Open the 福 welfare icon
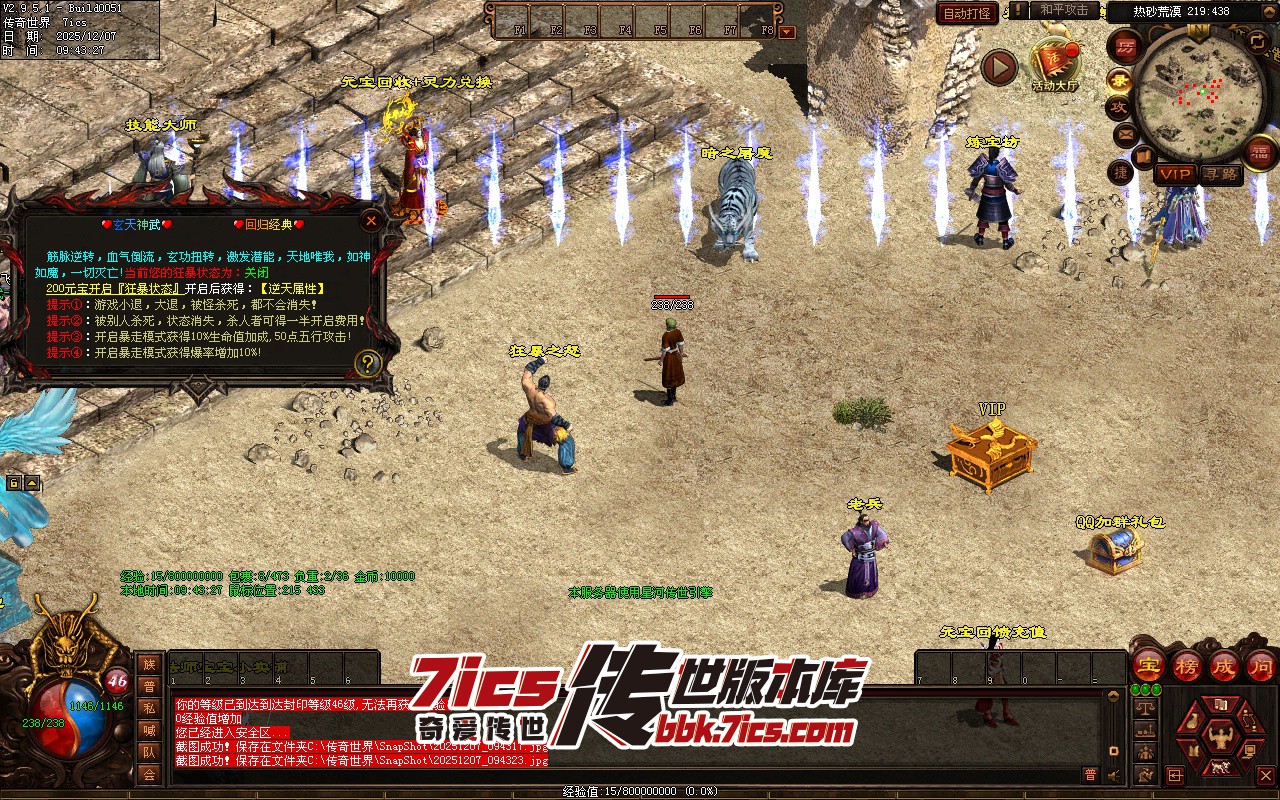The image size is (1280, 800). 1260,152
